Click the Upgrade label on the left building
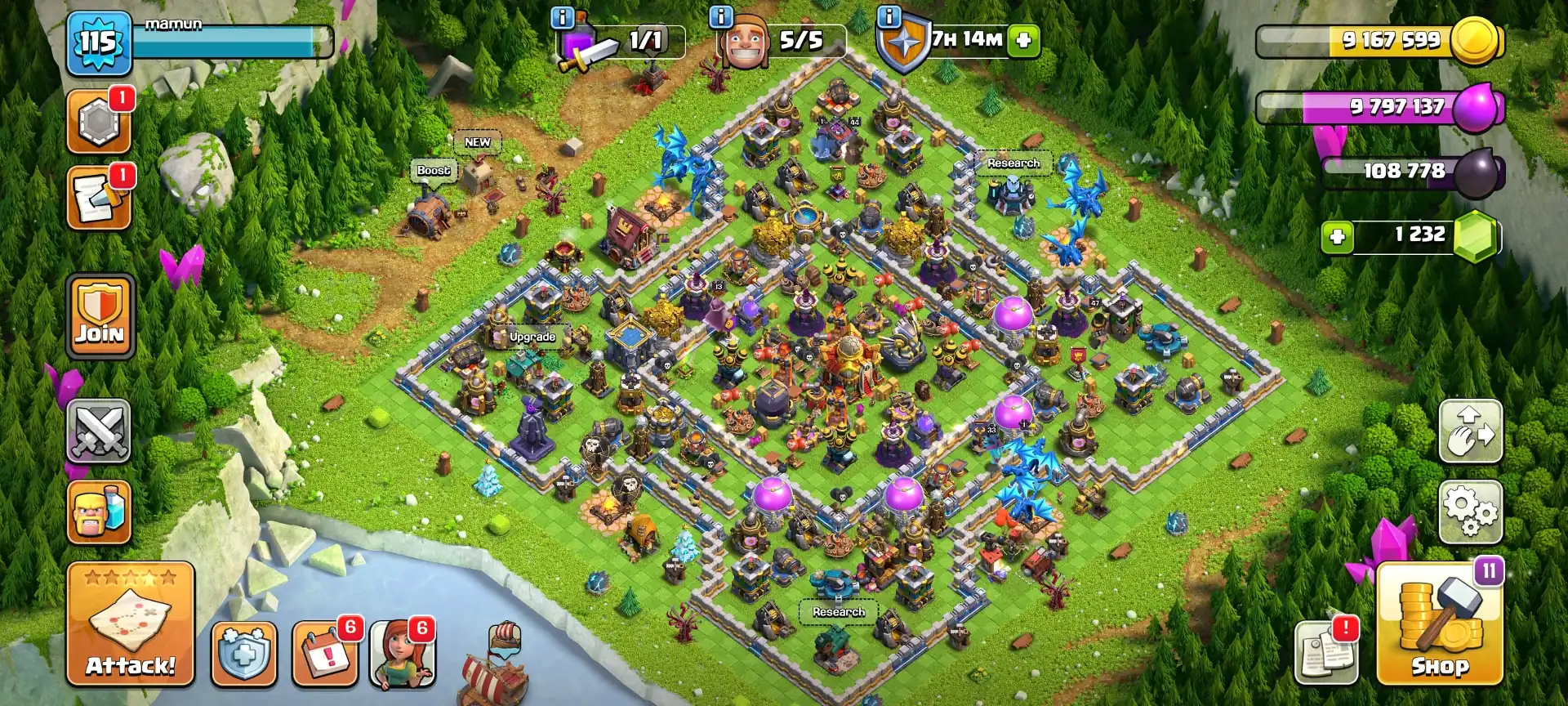Image resolution: width=1568 pixels, height=706 pixels. tap(532, 336)
